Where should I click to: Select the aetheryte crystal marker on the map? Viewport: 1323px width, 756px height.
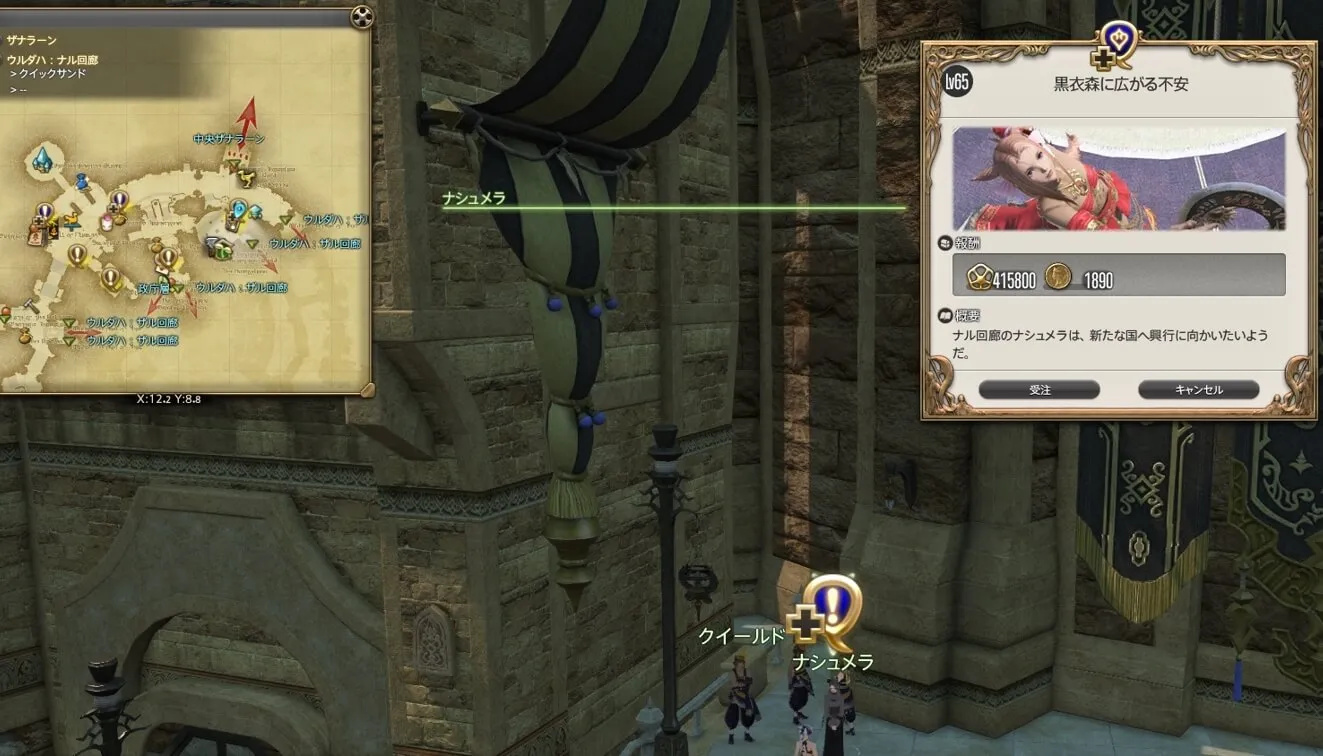coord(42,159)
